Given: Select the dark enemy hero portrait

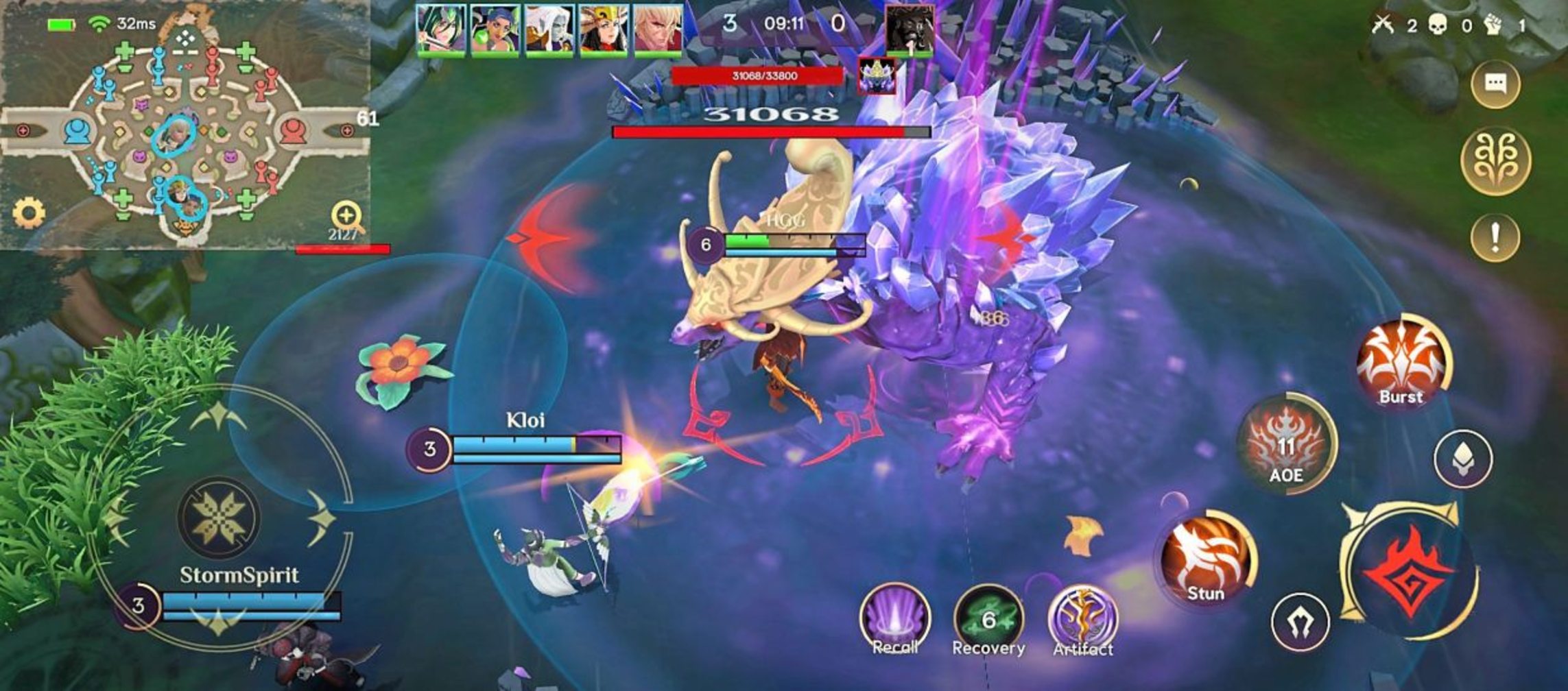Looking at the screenshot, I should [909, 29].
